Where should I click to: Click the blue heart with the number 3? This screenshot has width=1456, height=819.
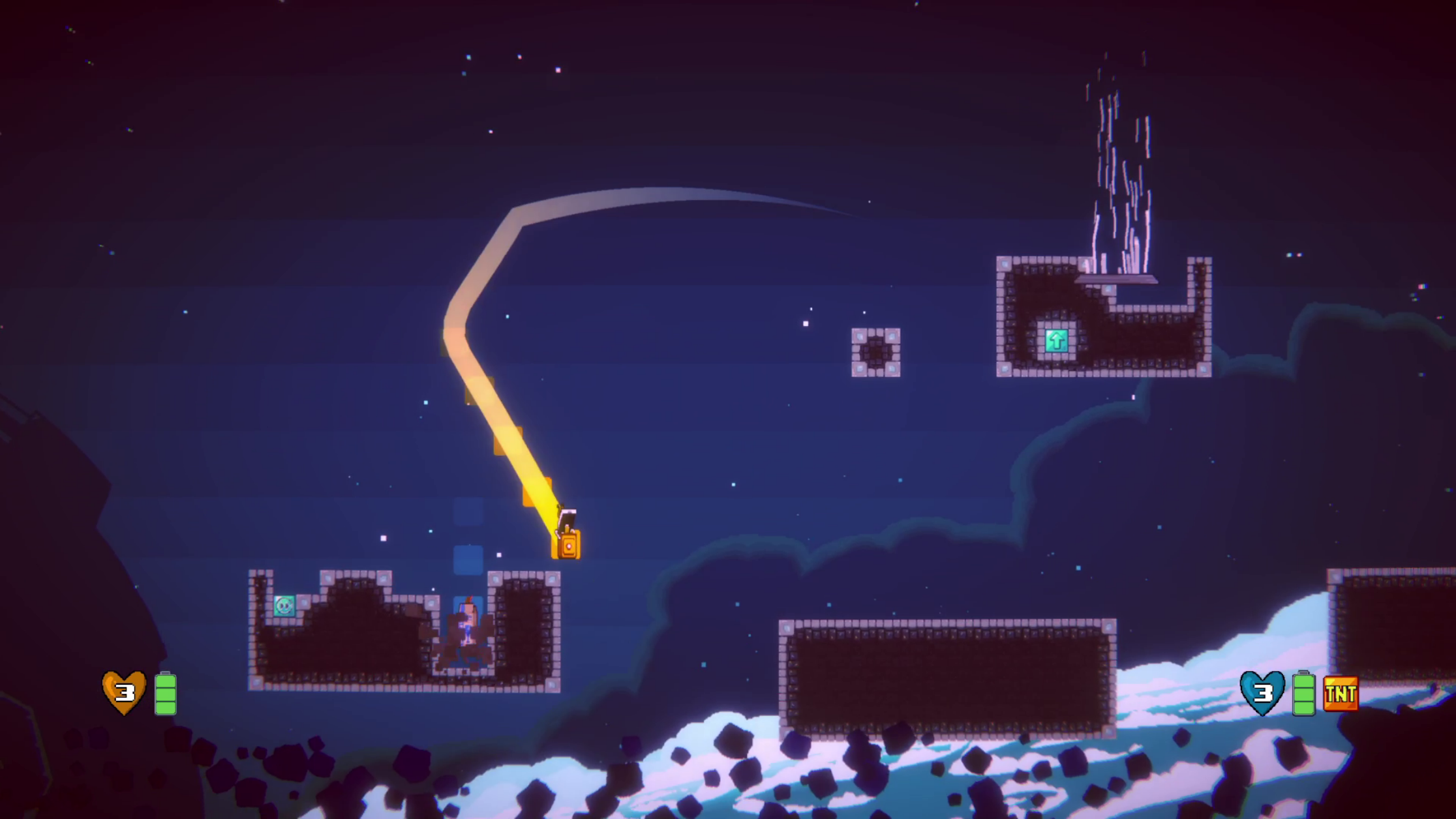[1263, 693]
